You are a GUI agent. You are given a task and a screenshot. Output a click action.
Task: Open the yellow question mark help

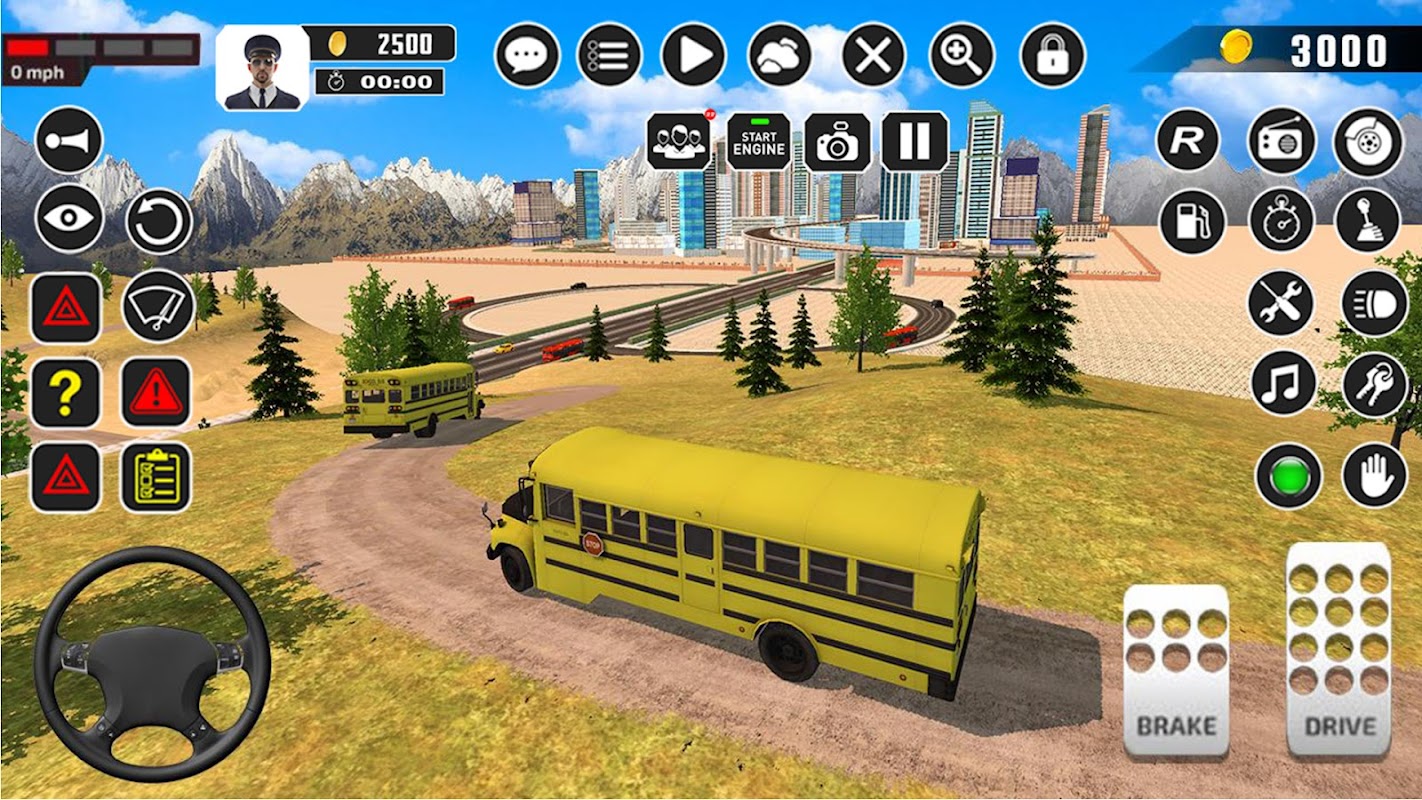(66, 392)
